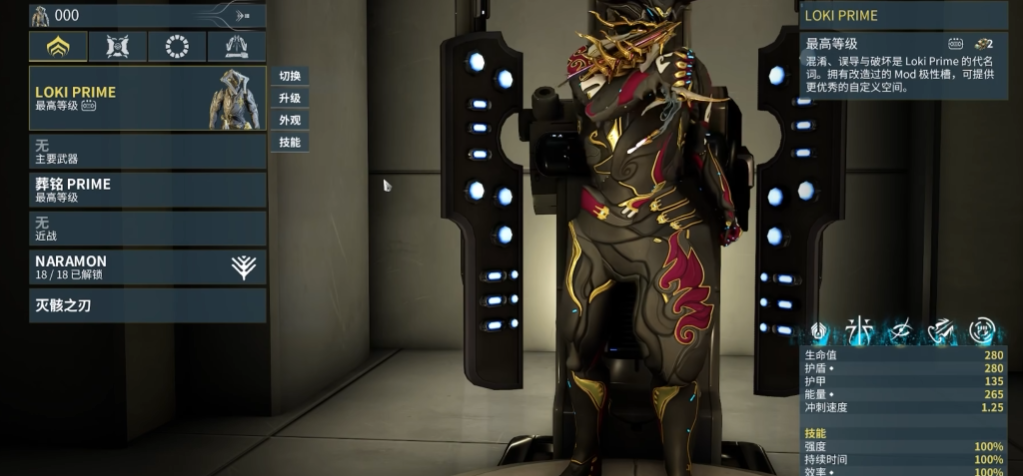Click the circular Radial Disarm ability icon
Screen dimensions: 1023x476
(981, 332)
